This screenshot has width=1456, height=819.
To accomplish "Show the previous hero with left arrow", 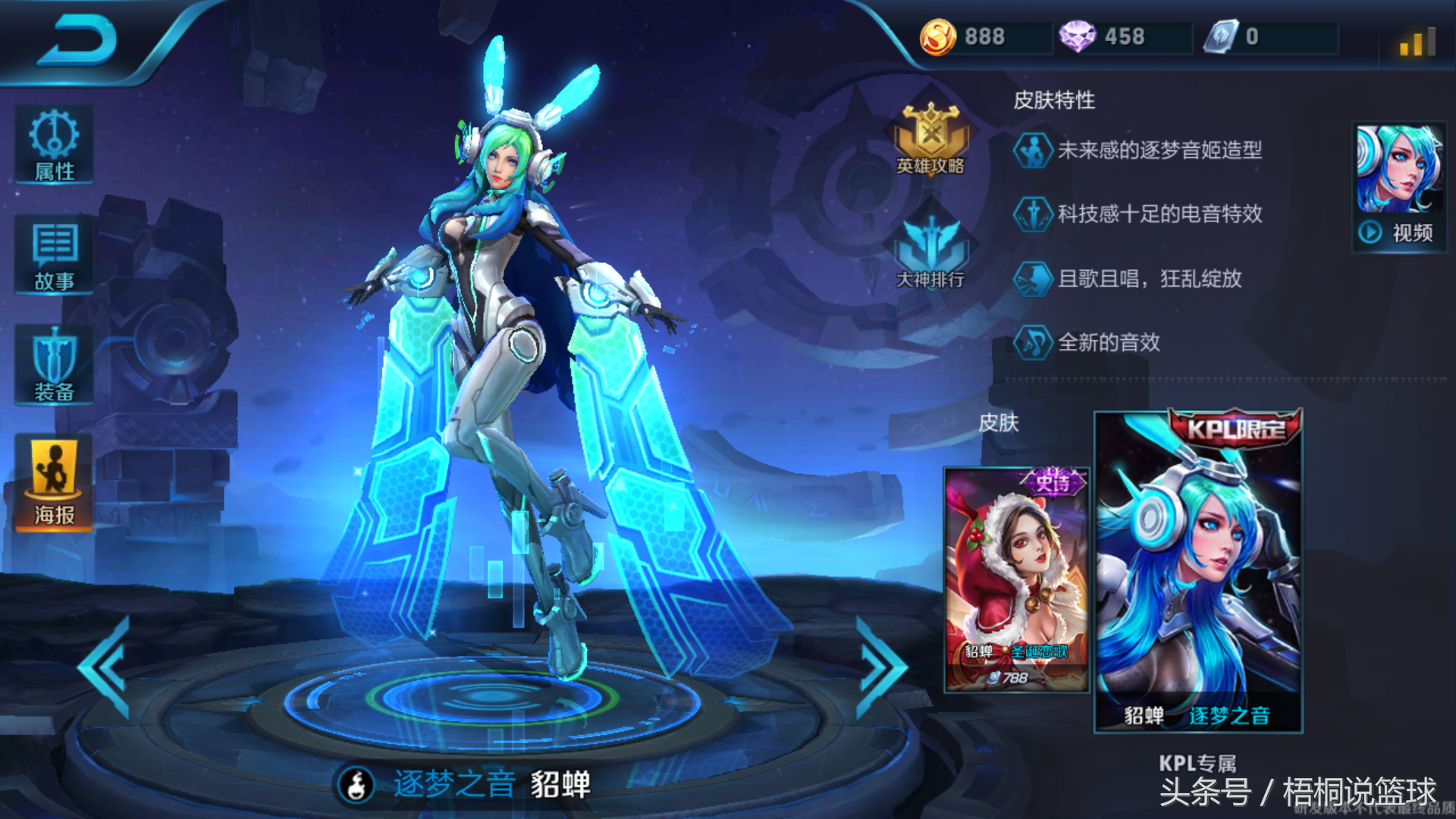I will pos(106,667).
